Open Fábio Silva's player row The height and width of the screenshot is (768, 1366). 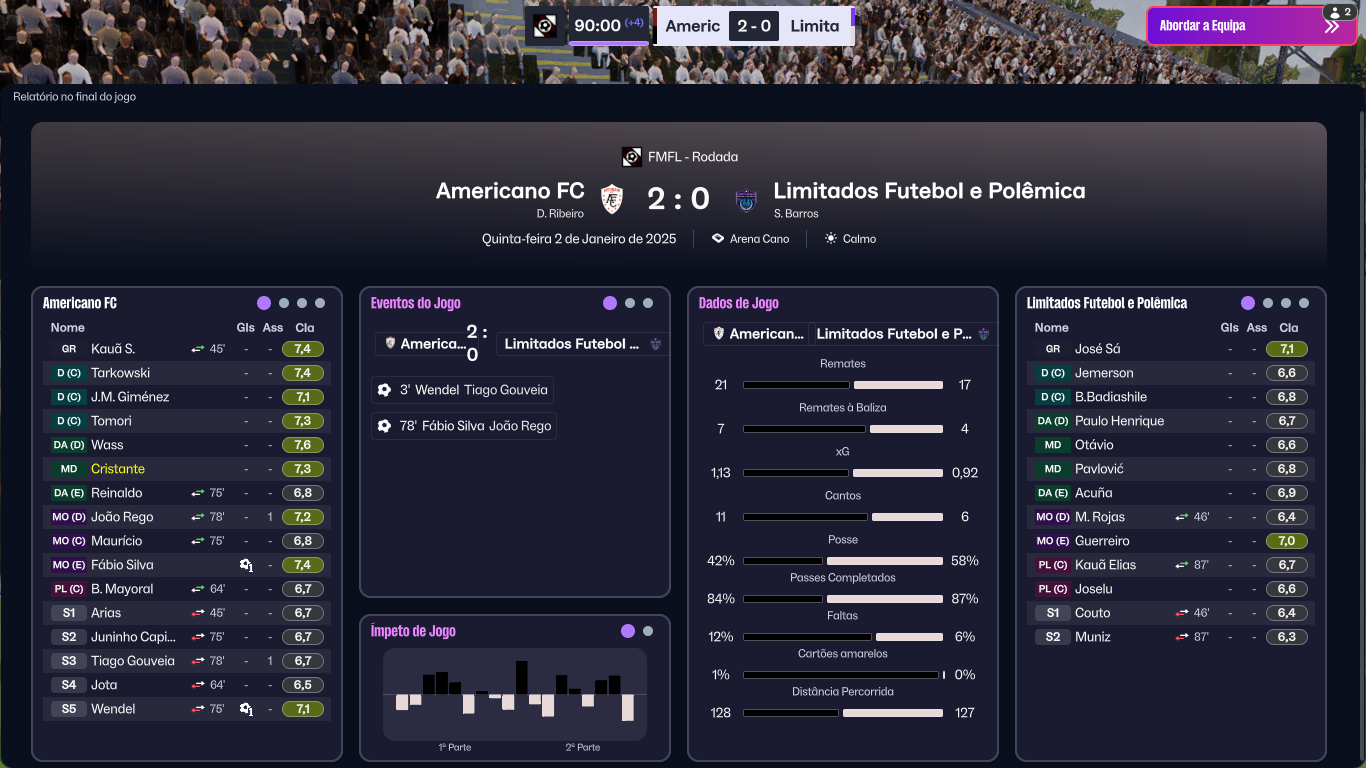(x=122, y=565)
